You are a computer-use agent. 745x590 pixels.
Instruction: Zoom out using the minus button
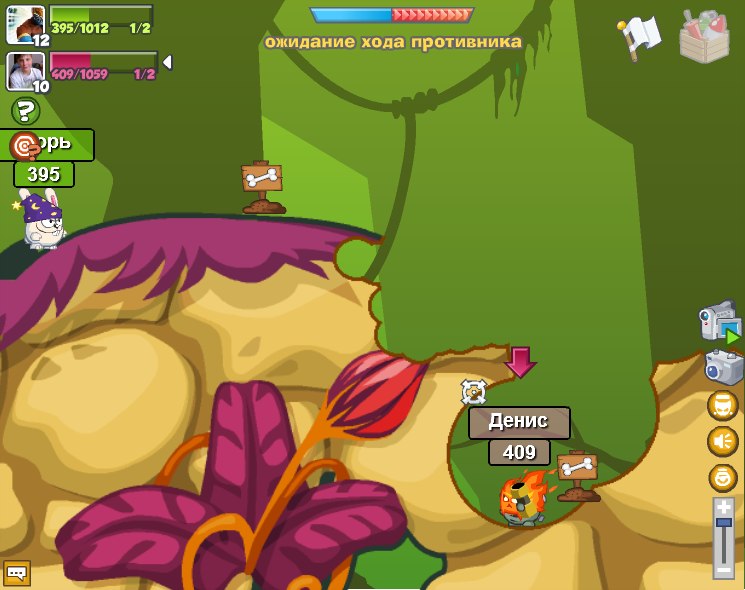pyautogui.click(x=723, y=570)
